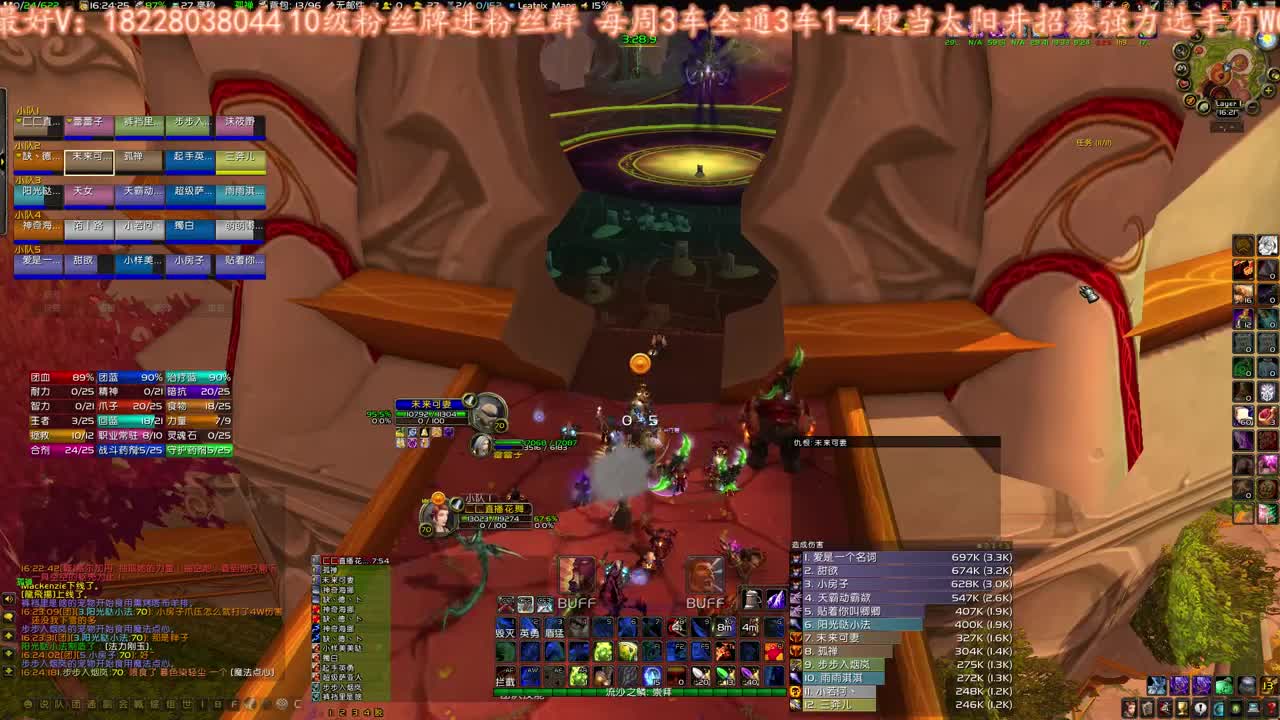Zoom in the minimap with the plus button
Image resolution: width=1280 pixels, height=720 pixels.
(1268, 91)
